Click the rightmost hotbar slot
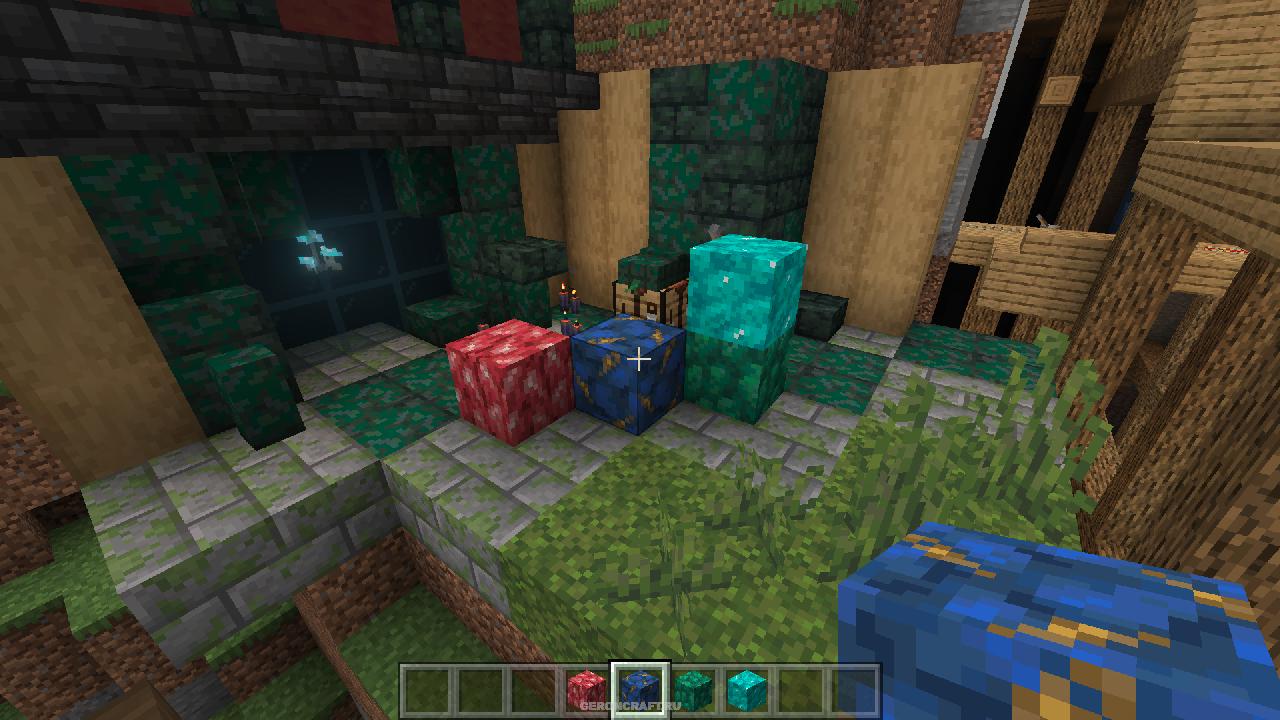The height and width of the screenshot is (720, 1280). click(x=853, y=687)
